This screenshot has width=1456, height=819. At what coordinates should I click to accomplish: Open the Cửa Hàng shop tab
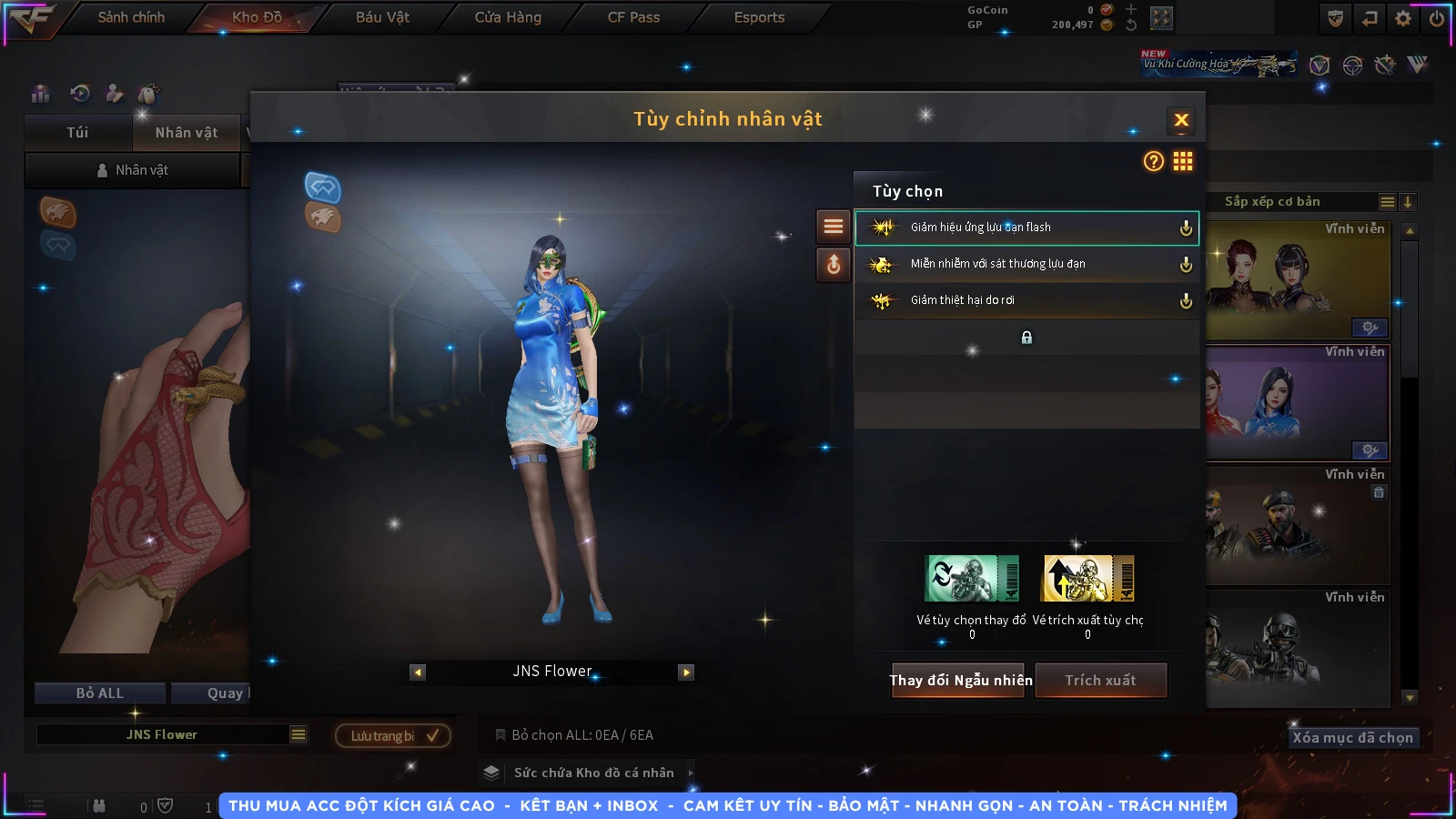[x=508, y=17]
